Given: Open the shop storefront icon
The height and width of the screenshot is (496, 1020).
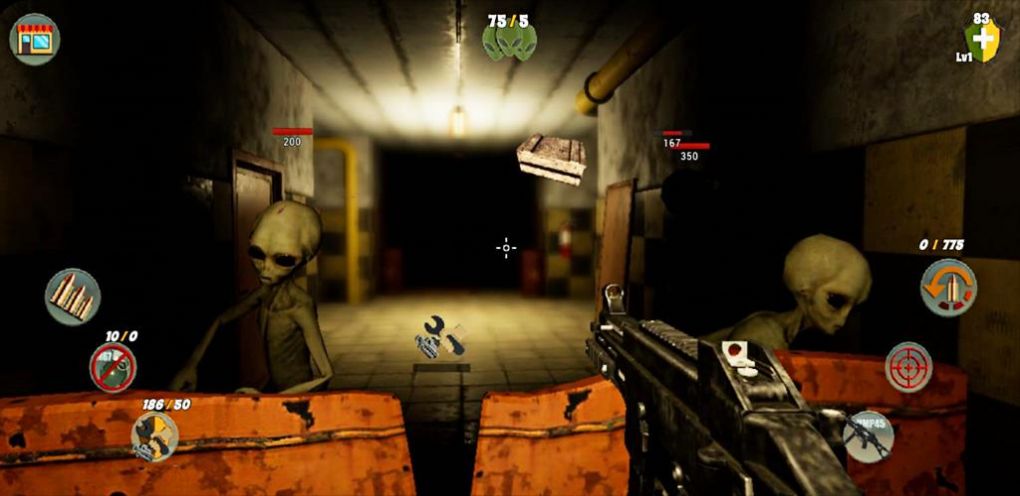Looking at the screenshot, I should pos(35,39).
